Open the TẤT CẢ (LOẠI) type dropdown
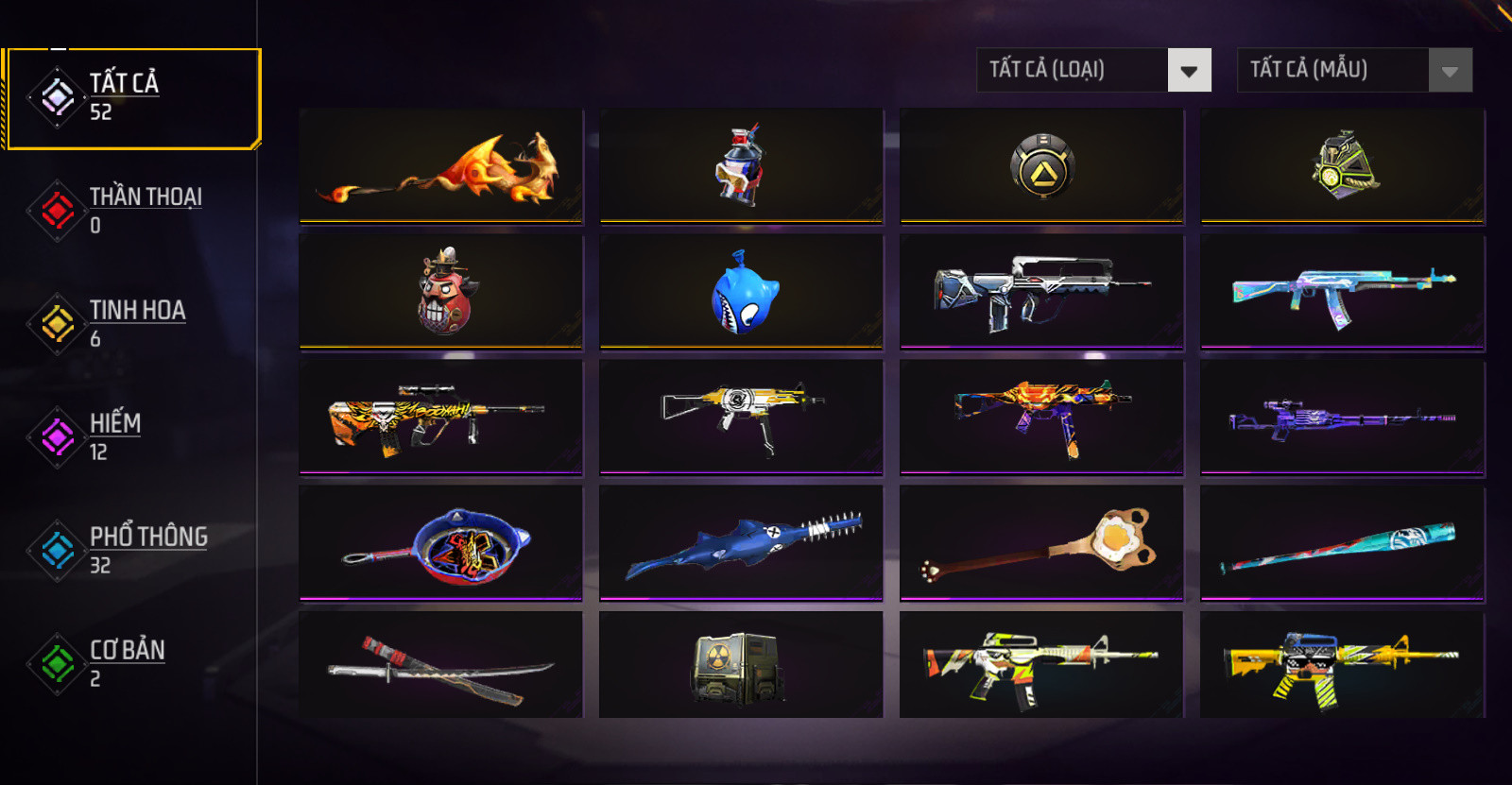Screen dimensions: 1512x785 click(1093, 70)
